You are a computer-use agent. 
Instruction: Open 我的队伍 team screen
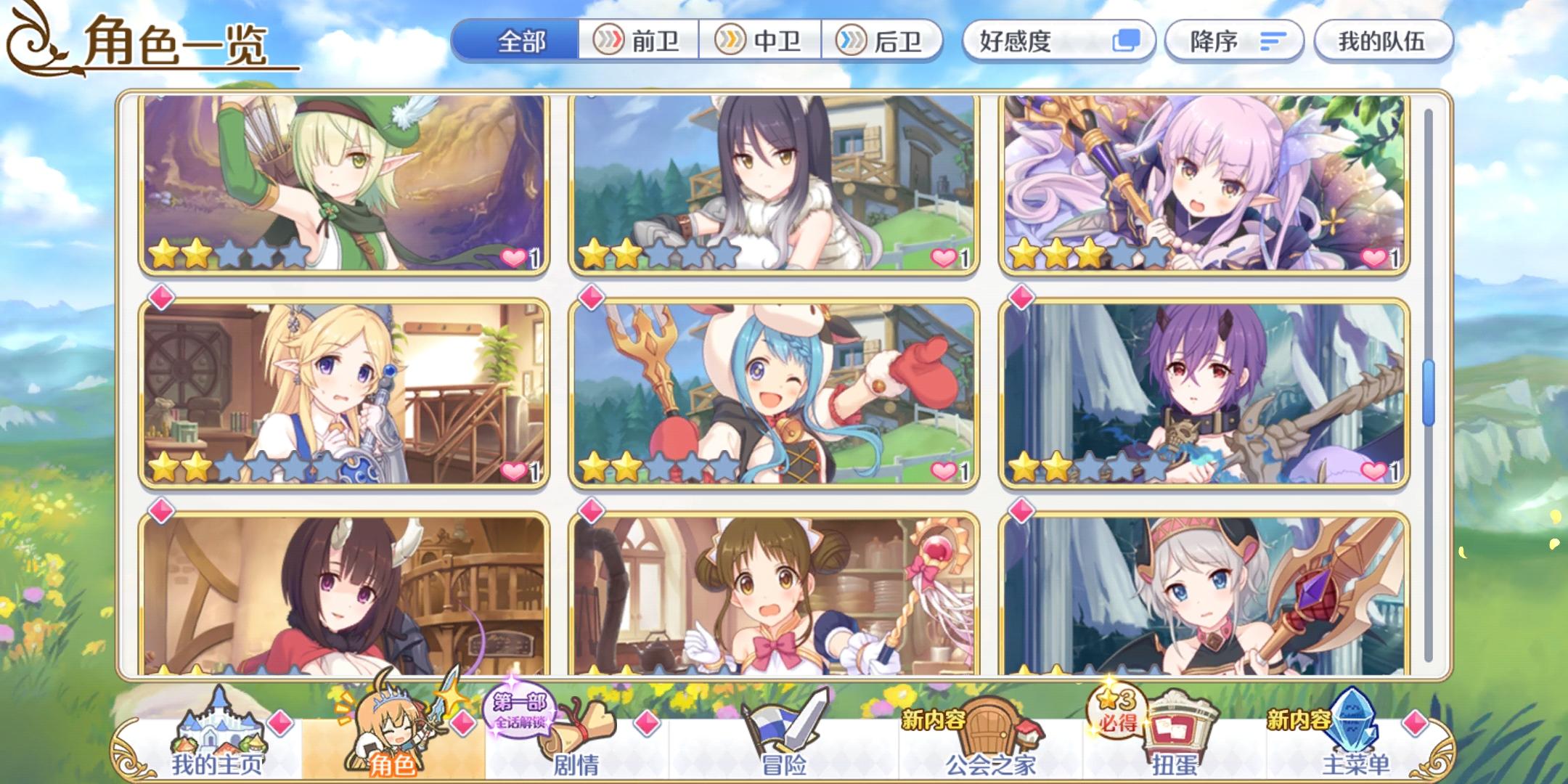coord(1382,41)
